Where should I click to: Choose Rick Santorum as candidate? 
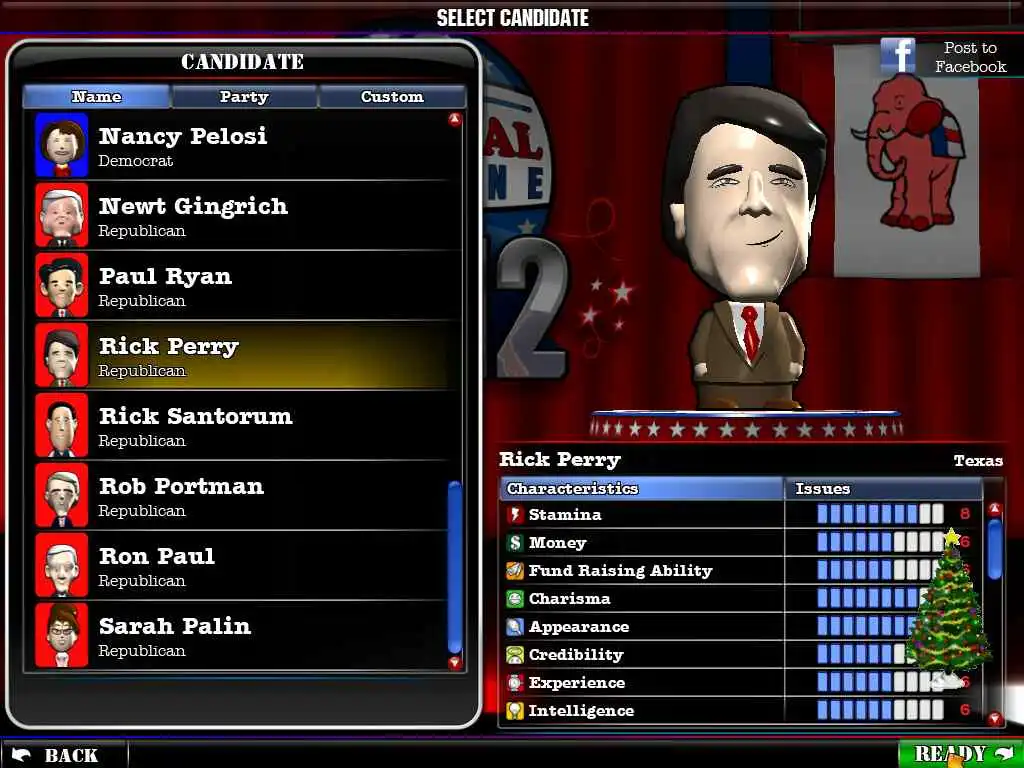click(x=240, y=426)
